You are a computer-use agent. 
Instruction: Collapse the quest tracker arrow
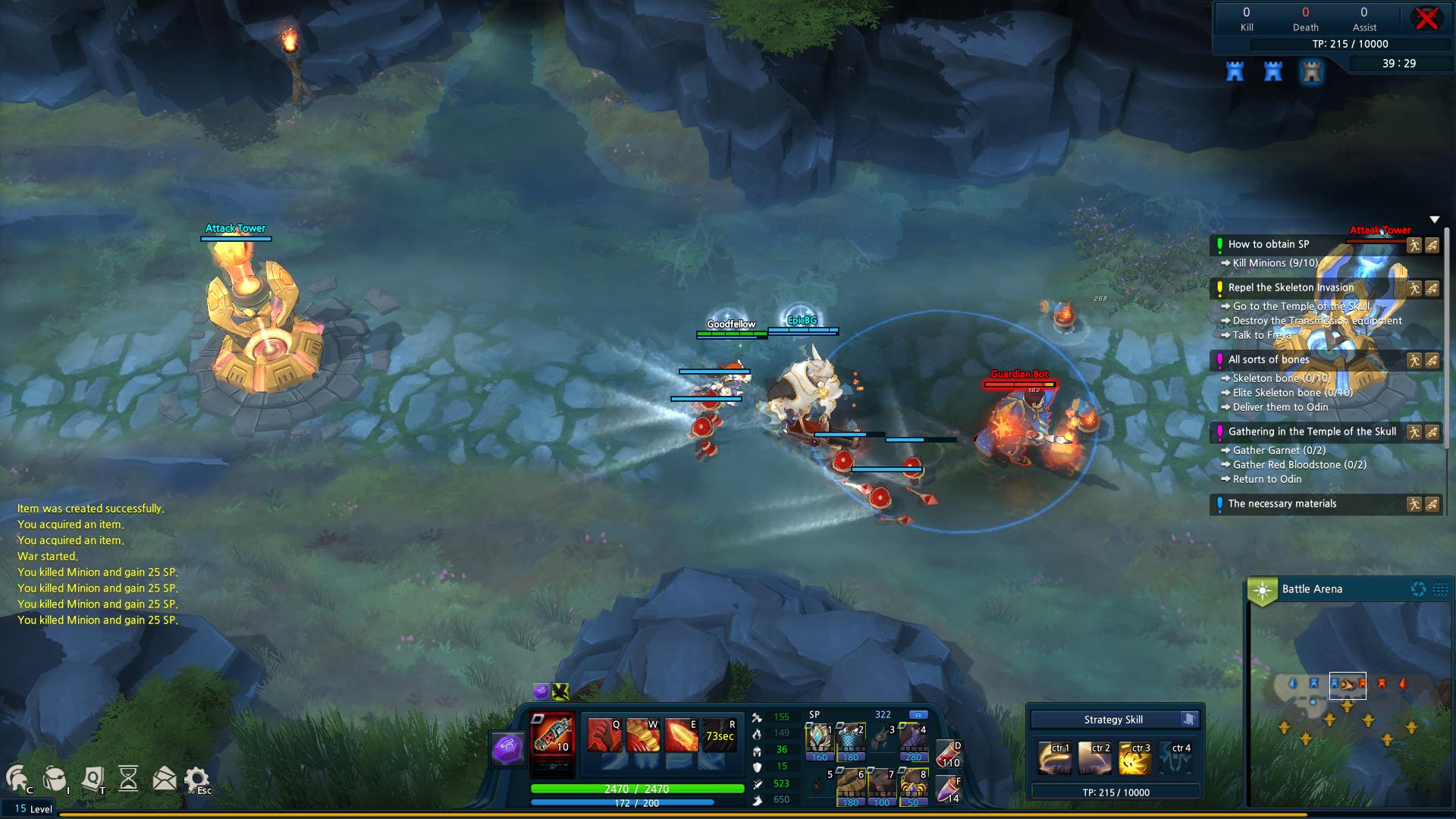pos(1434,220)
